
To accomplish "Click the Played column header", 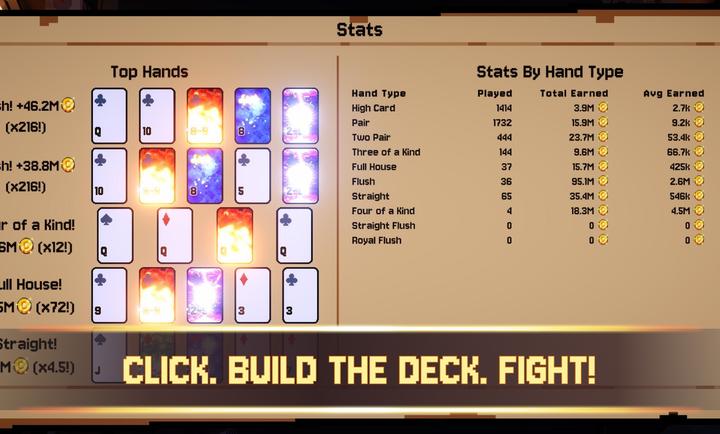I will (x=495, y=94).
